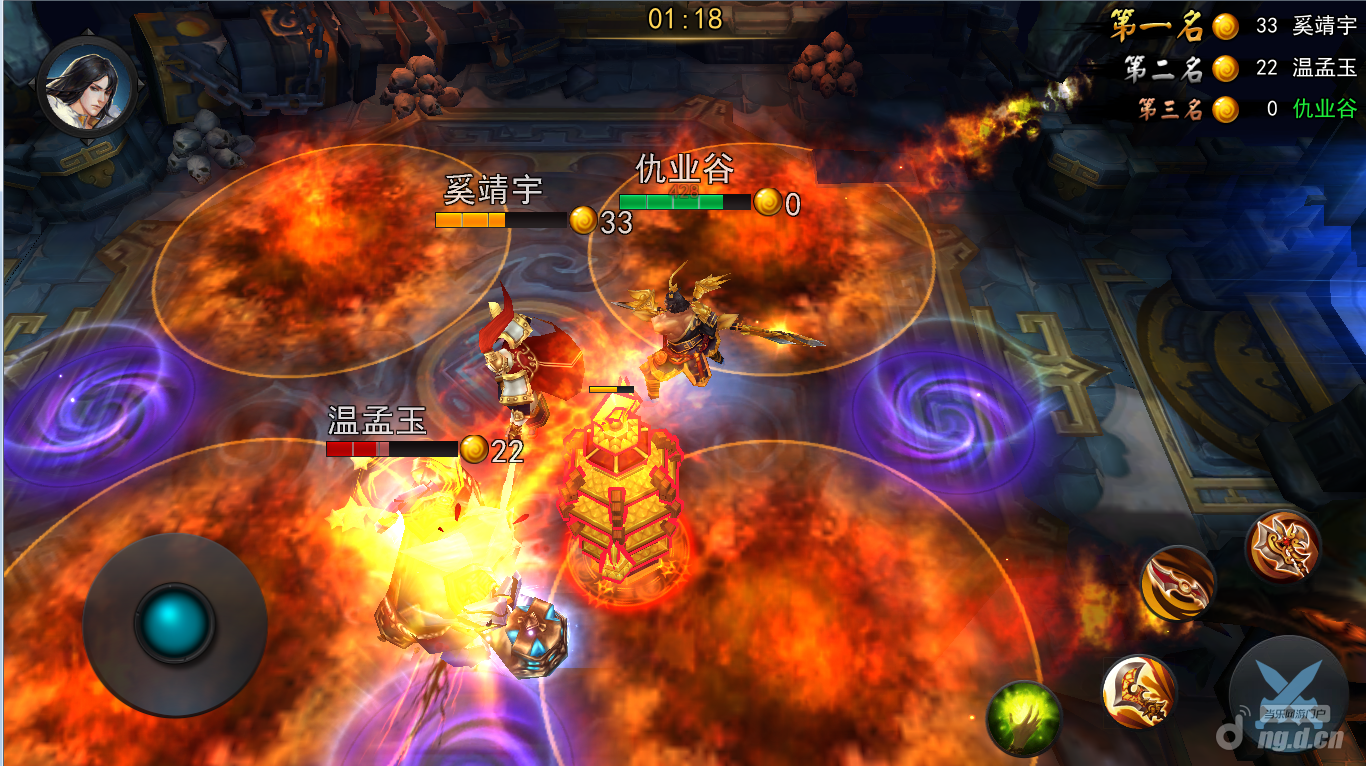The height and width of the screenshot is (766, 1366).
Task: Trigger the spinning double-blade skill
Action: coord(1177,583)
